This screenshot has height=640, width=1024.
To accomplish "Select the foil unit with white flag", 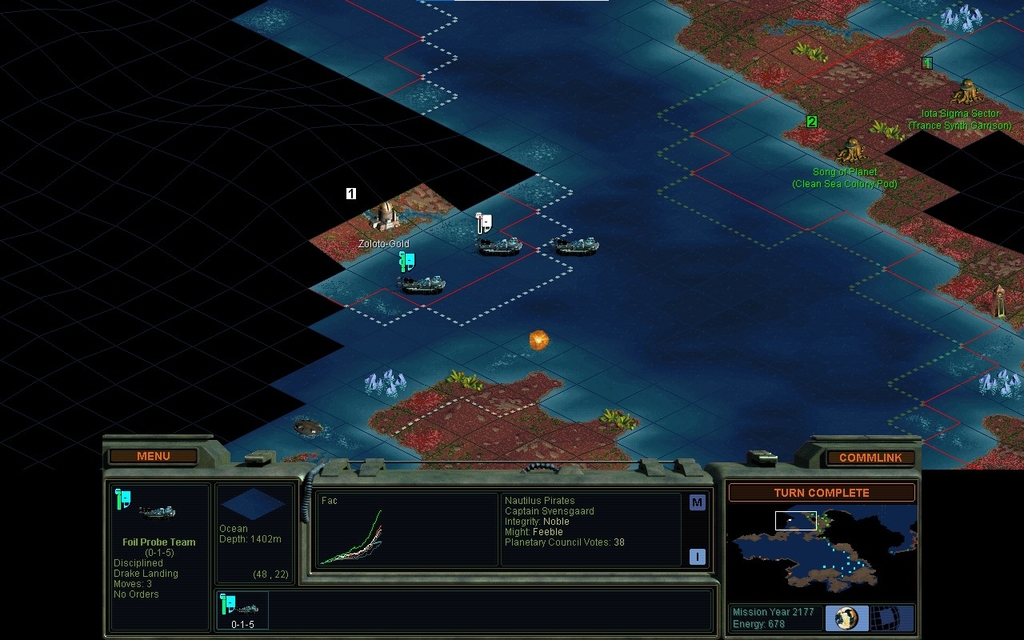I will pos(498,244).
